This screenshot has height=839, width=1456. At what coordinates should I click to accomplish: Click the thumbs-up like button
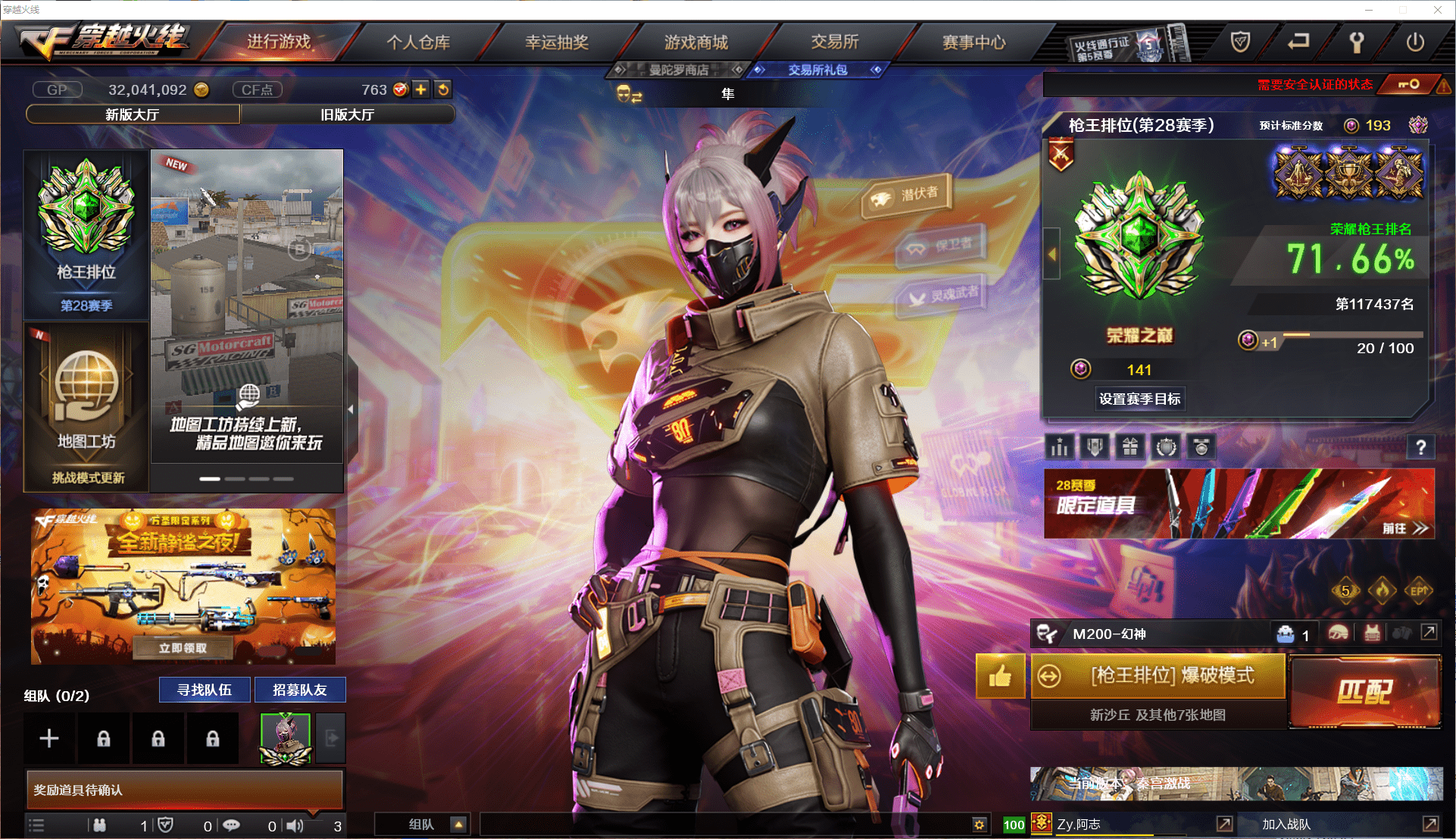(x=1000, y=675)
